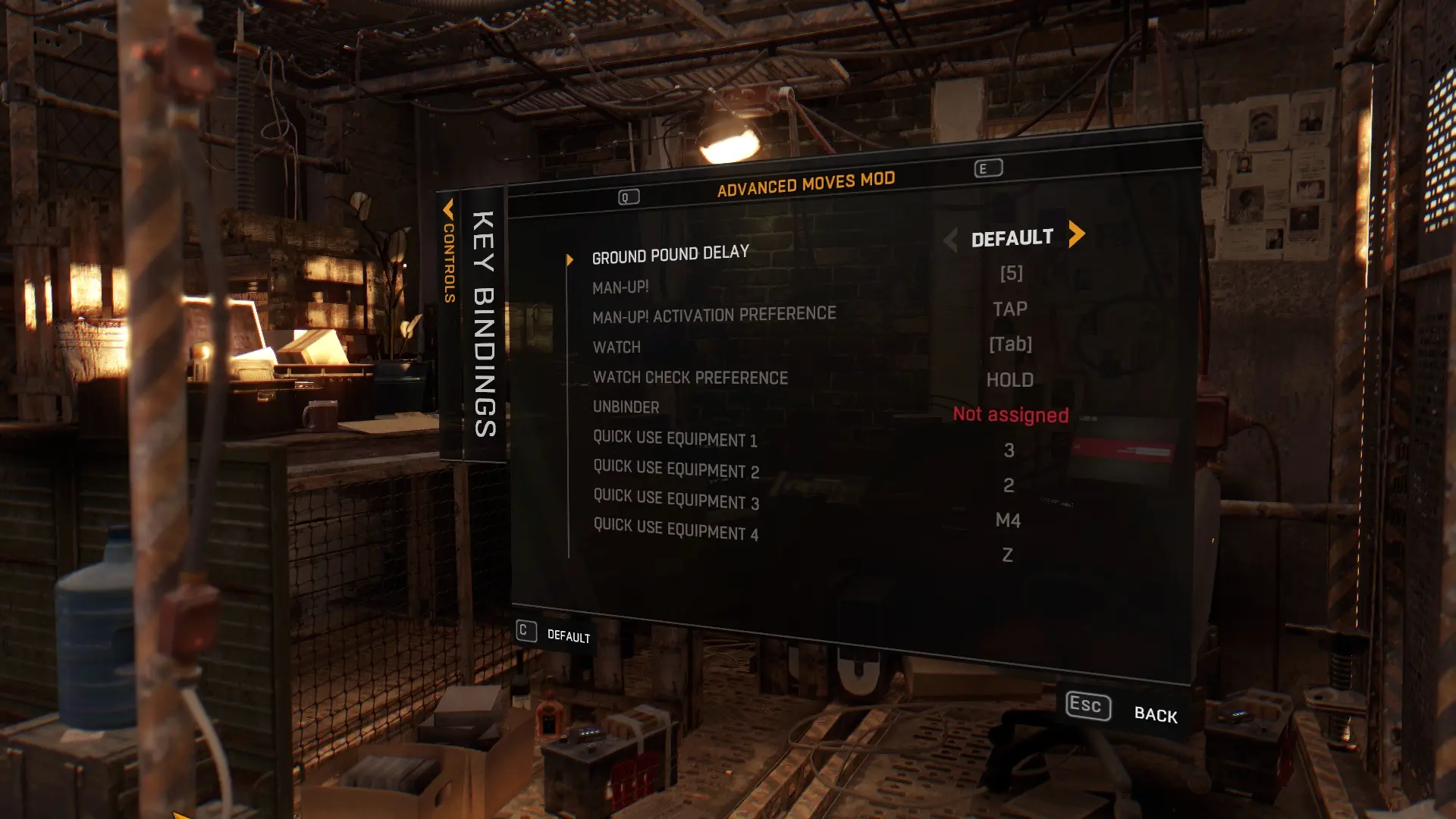Viewport: 1456px width, 819px height.
Task: Select the Man-Up! key binding
Action: (620, 287)
